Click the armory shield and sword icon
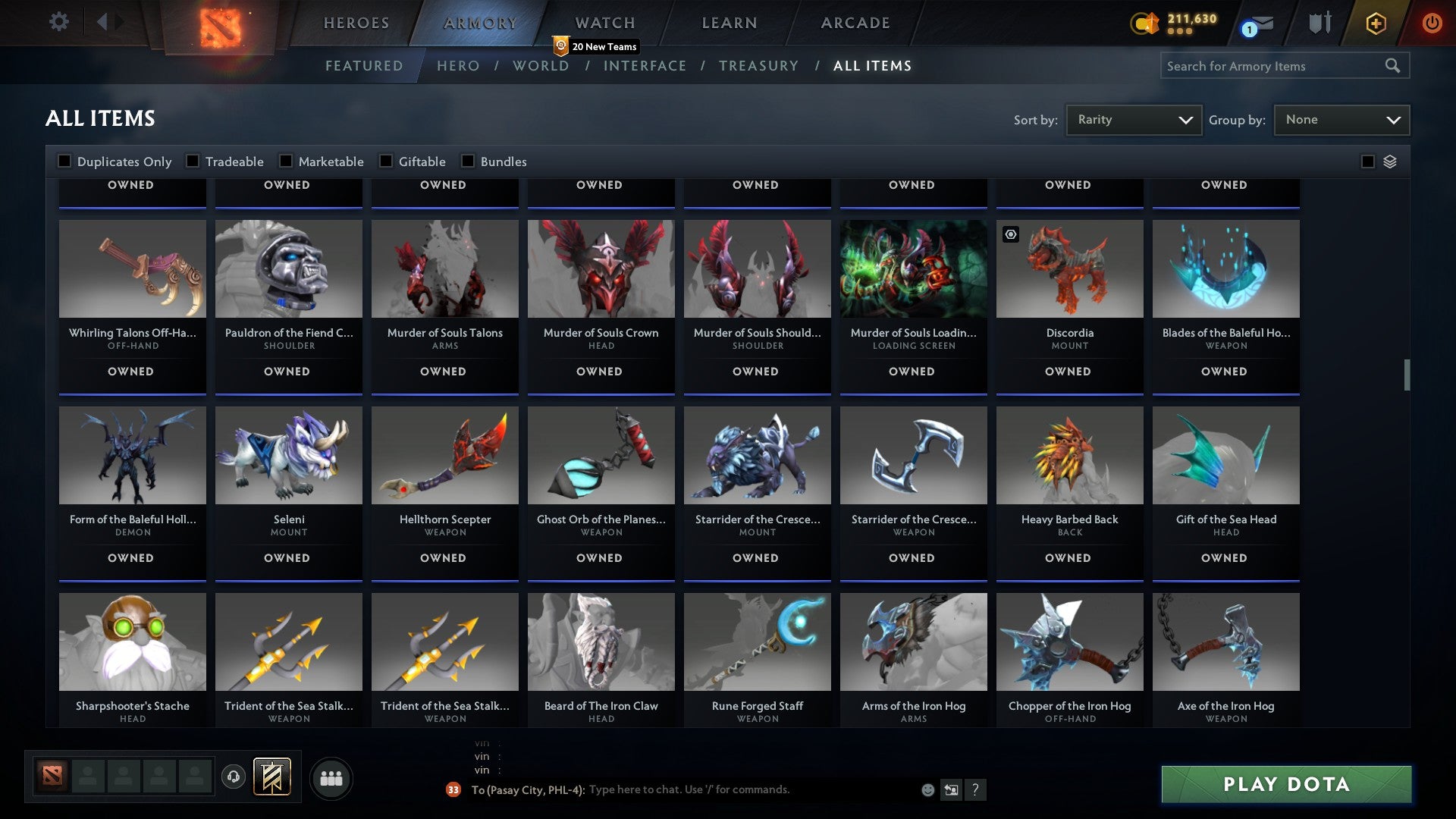Viewport: 1456px width, 819px height. pyautogui.click(x=1319, y=23)
